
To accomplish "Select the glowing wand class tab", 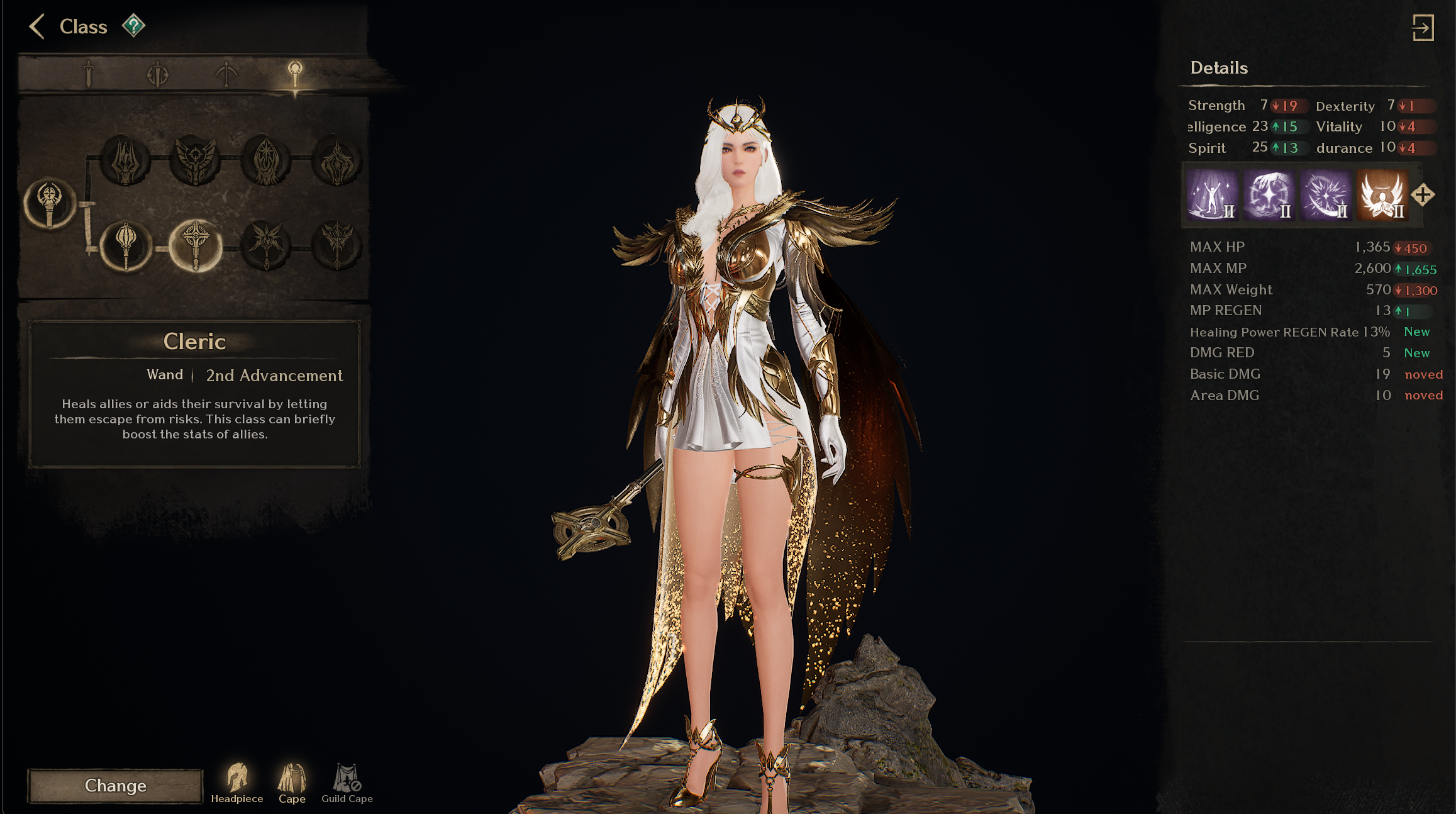I will click(295, 74).
